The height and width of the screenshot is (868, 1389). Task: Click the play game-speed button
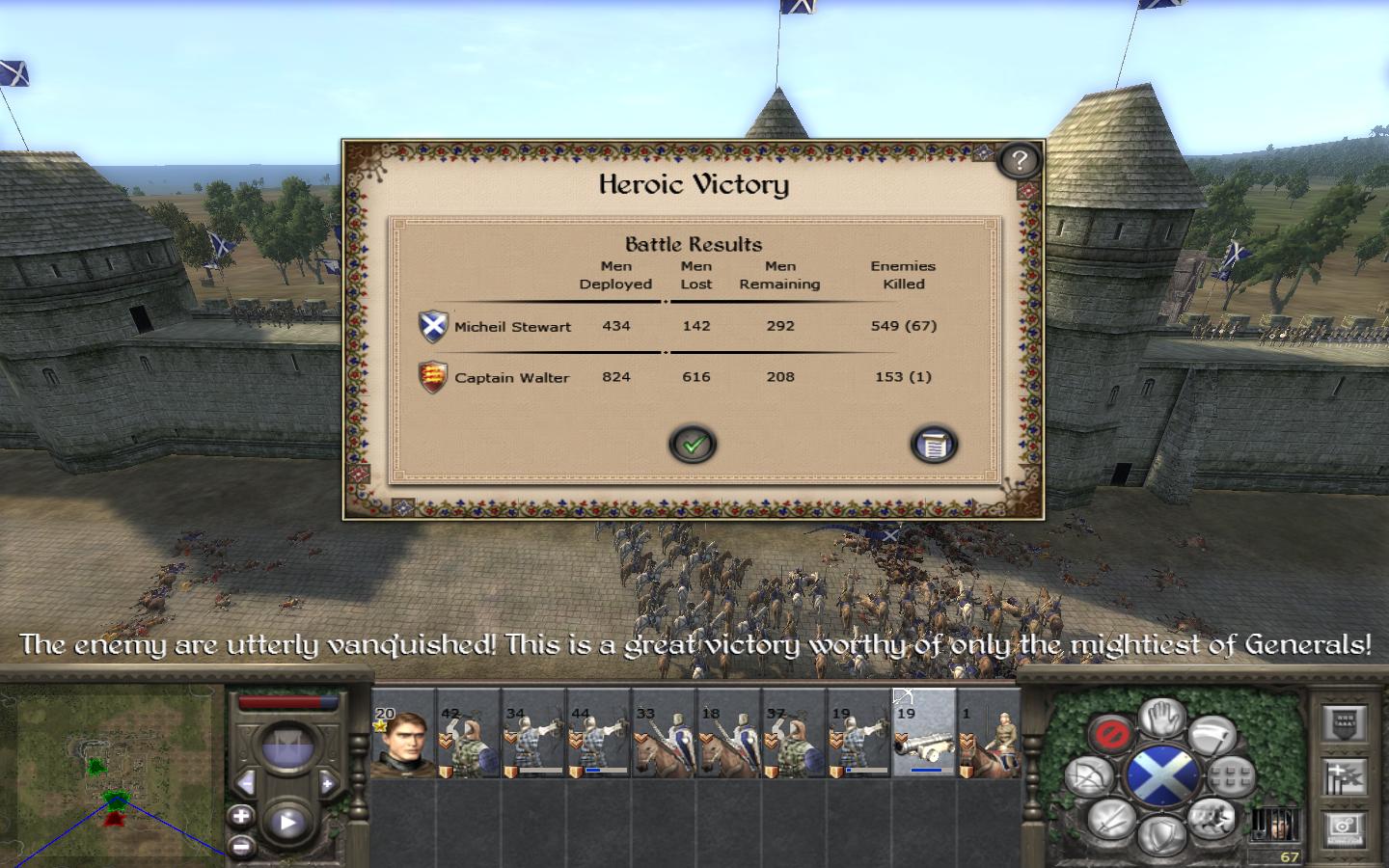[287, 823]
